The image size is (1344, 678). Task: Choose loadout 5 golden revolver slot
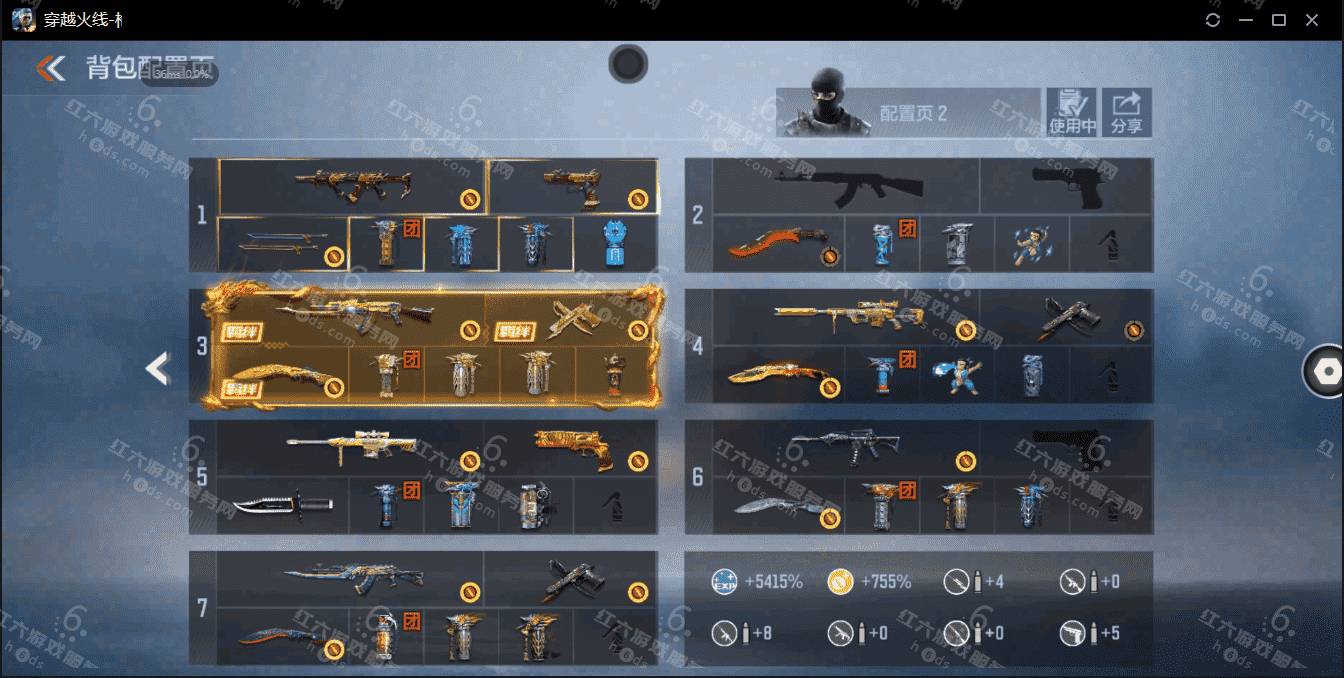coord(571,447)
